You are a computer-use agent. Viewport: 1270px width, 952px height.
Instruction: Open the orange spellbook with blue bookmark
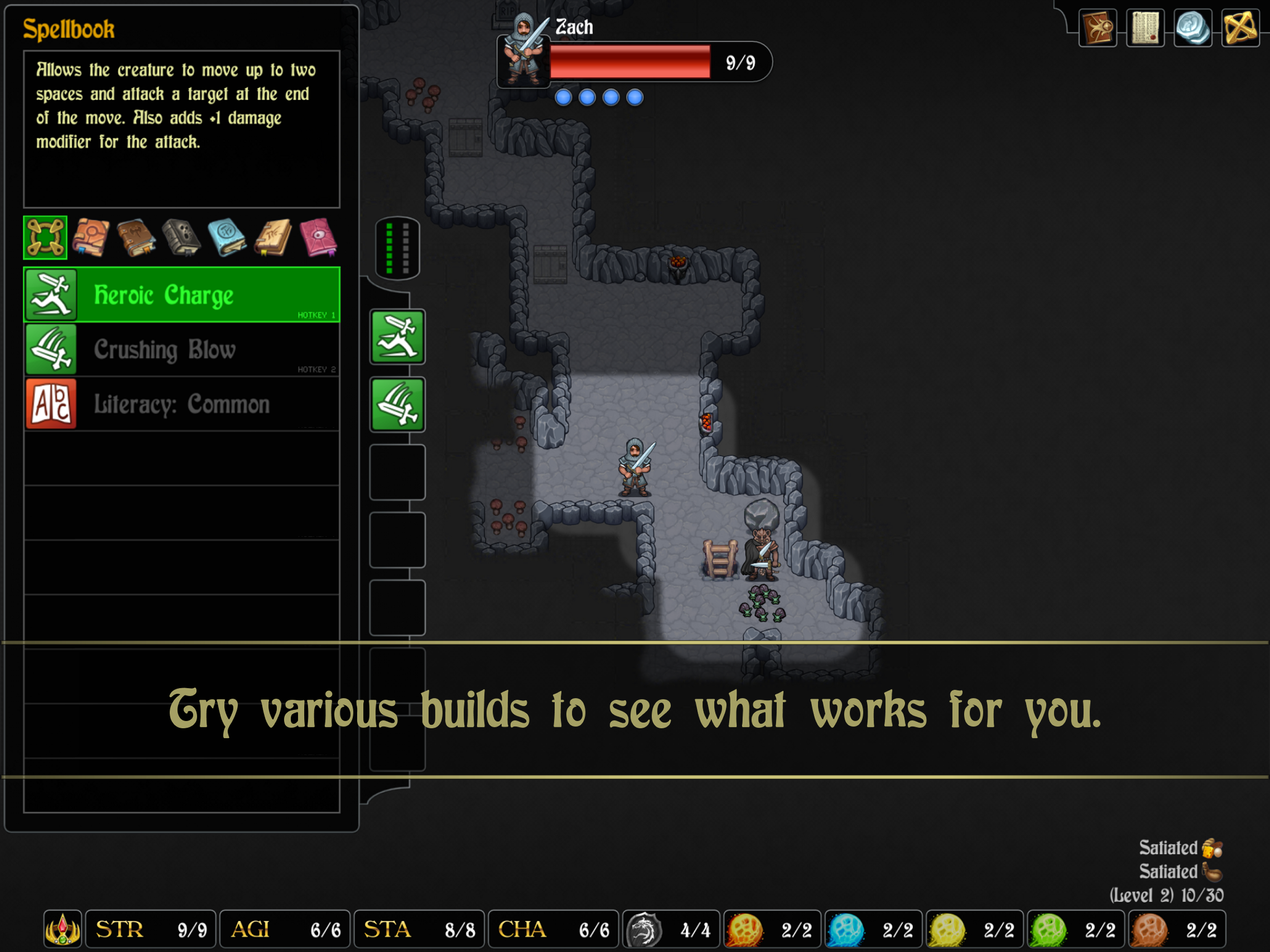(x=91, y=237)
